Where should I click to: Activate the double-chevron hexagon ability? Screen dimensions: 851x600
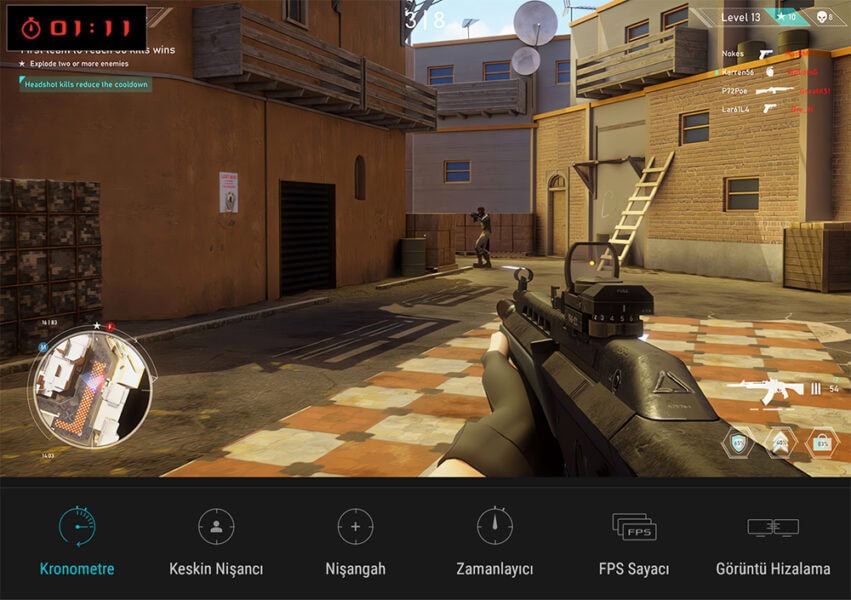coord(780,442)
